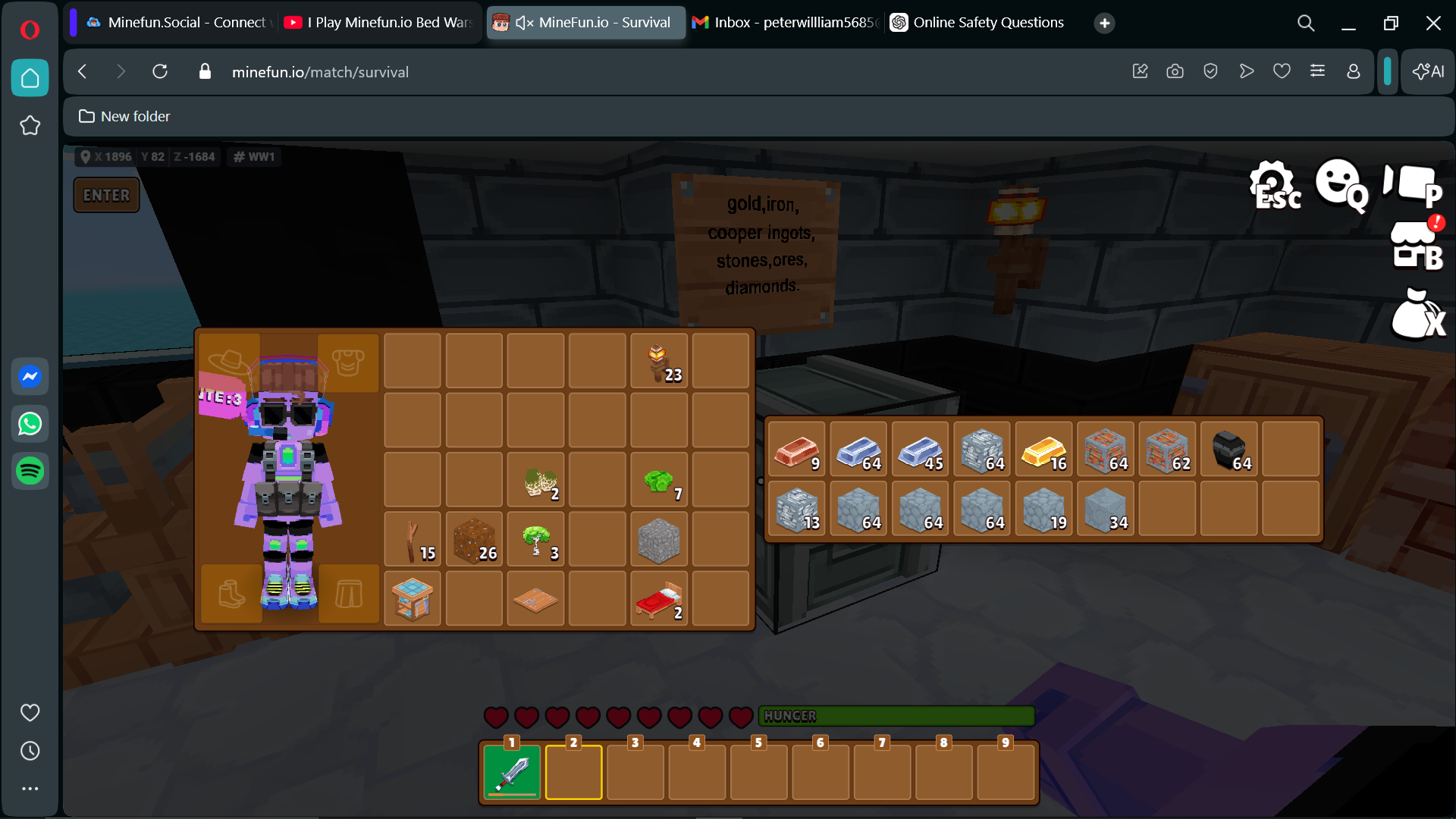1456x819 pixels.
Task: Open the settings gear labeled Esc
Action: tap(1274, 184)
